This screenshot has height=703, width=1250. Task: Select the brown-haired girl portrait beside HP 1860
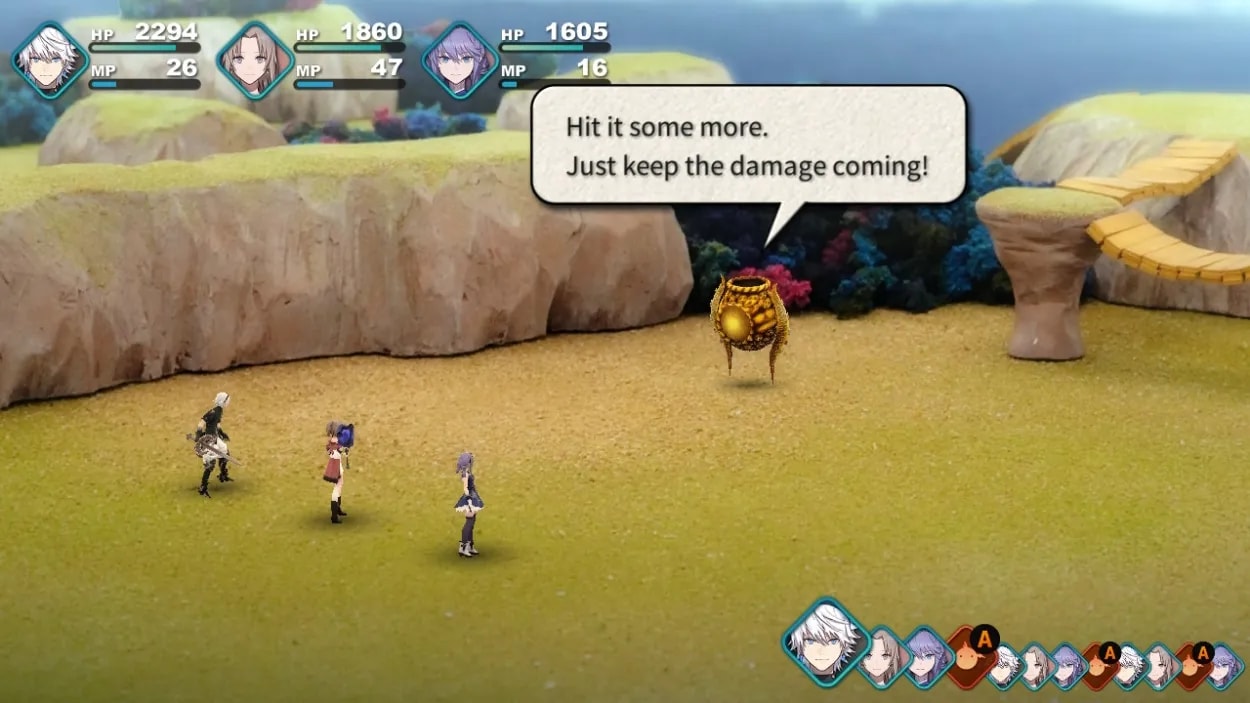pos(254,60)
